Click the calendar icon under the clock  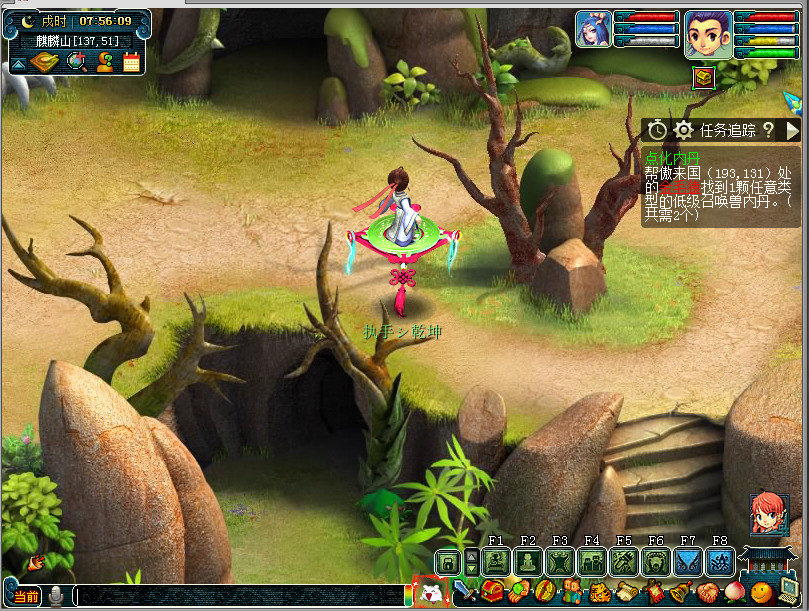point(131,62)
